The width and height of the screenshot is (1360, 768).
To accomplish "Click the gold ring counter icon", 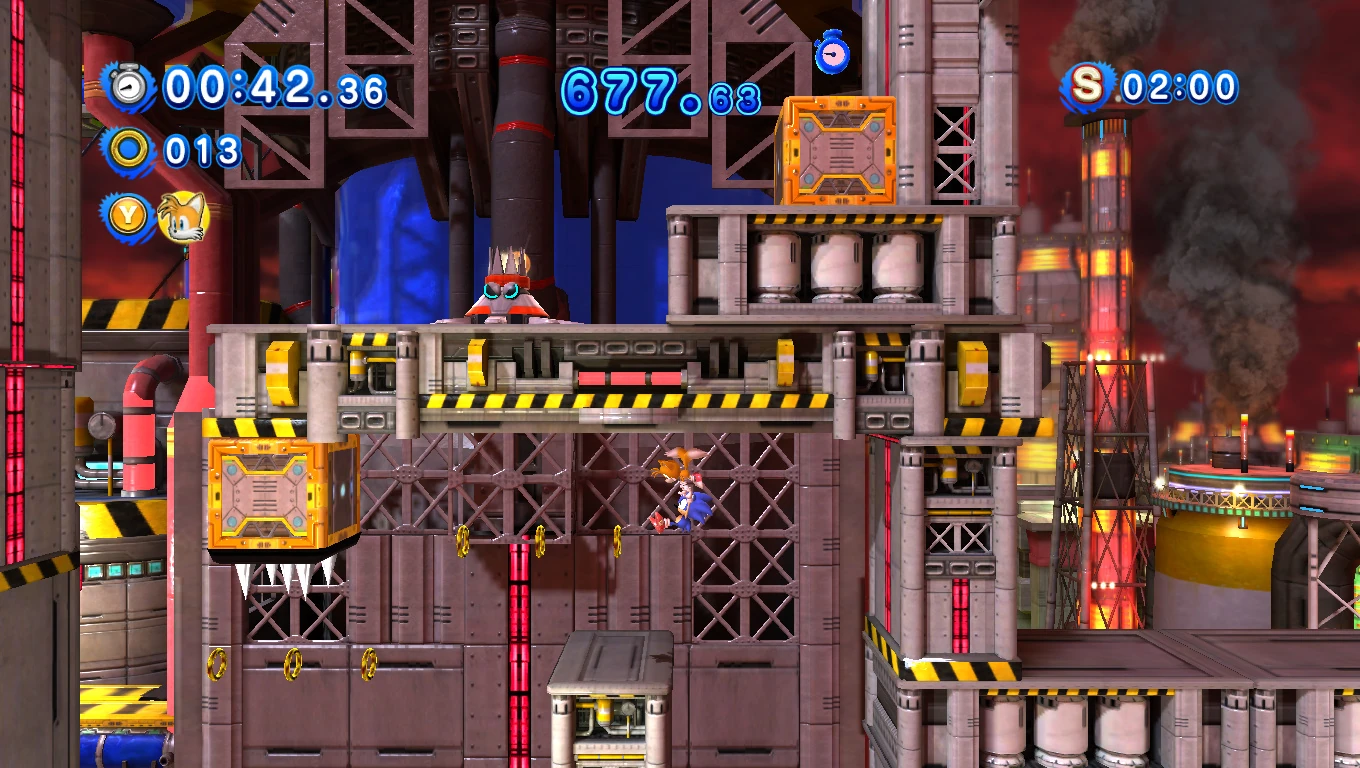I will [x=129, y=151].
